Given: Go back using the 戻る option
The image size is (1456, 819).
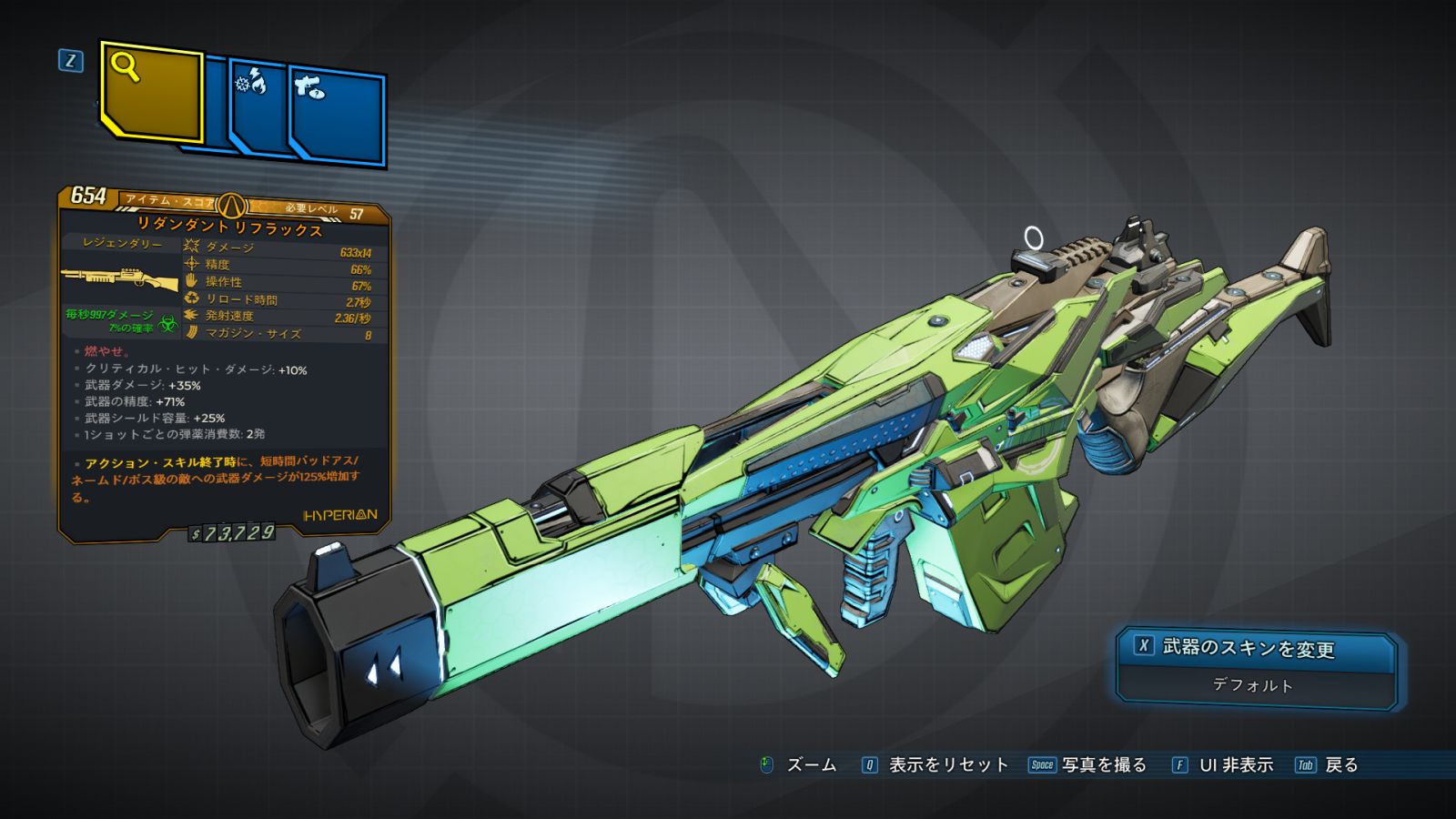Looking at the screenshot, I should click(1328, 765).
